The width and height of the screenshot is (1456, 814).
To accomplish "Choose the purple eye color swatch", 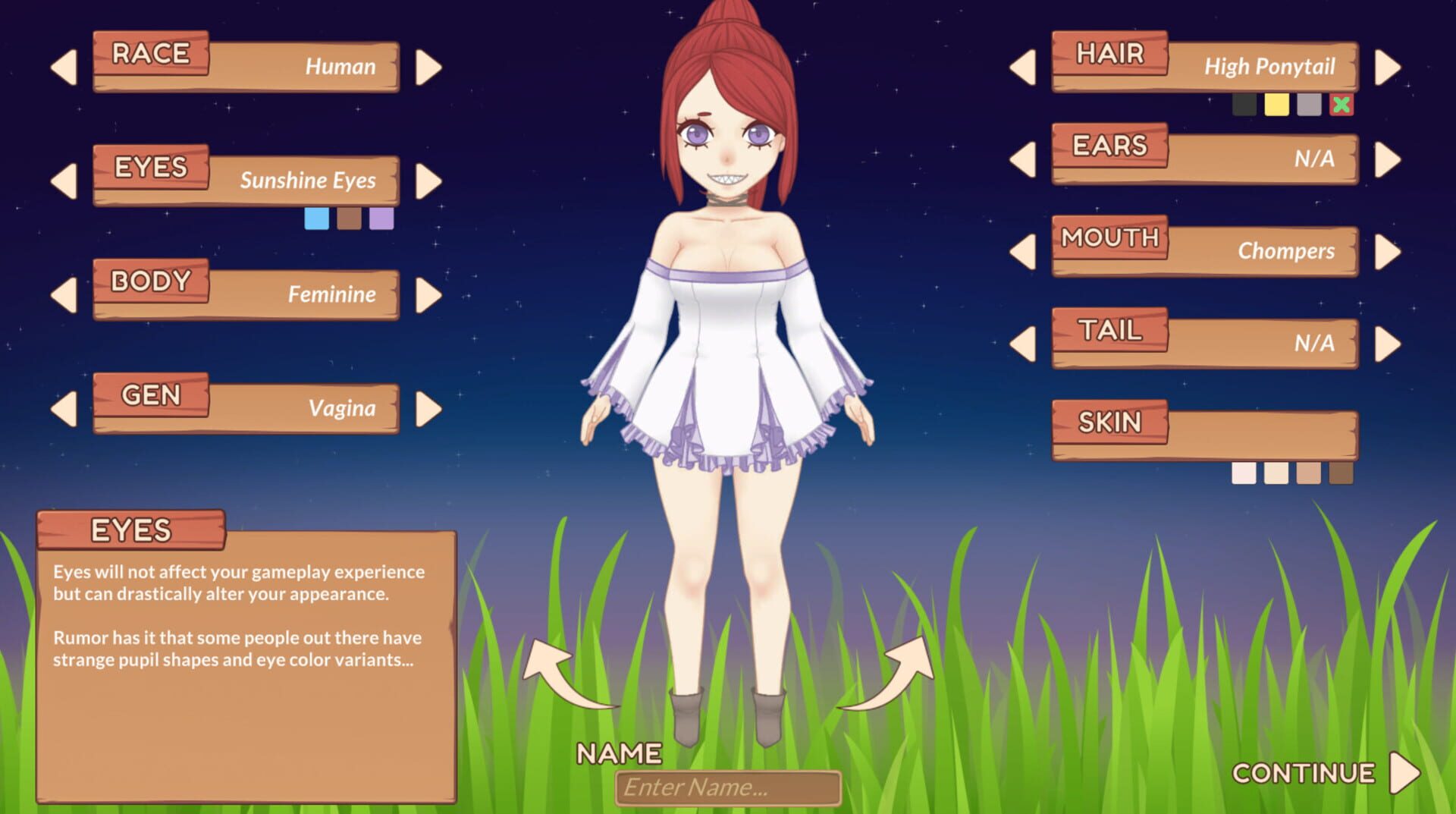I will pos(383,218).
